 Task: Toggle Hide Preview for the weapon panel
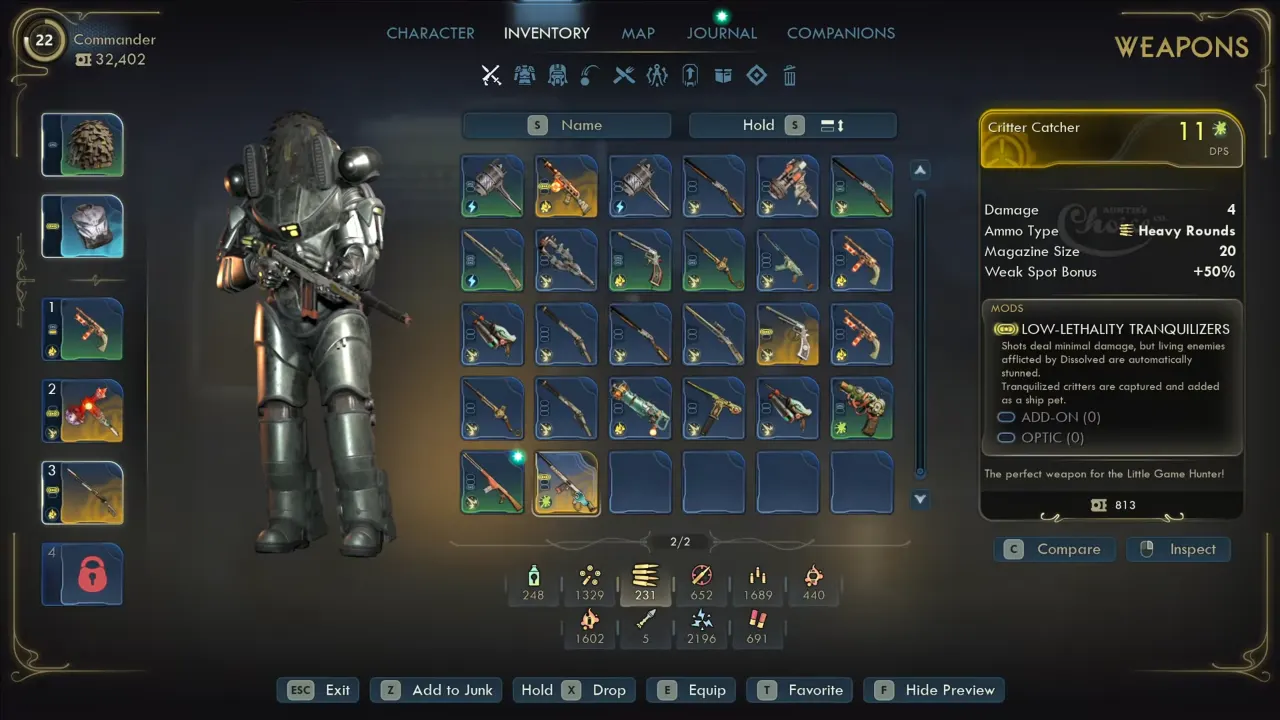[x=933, y=690]
